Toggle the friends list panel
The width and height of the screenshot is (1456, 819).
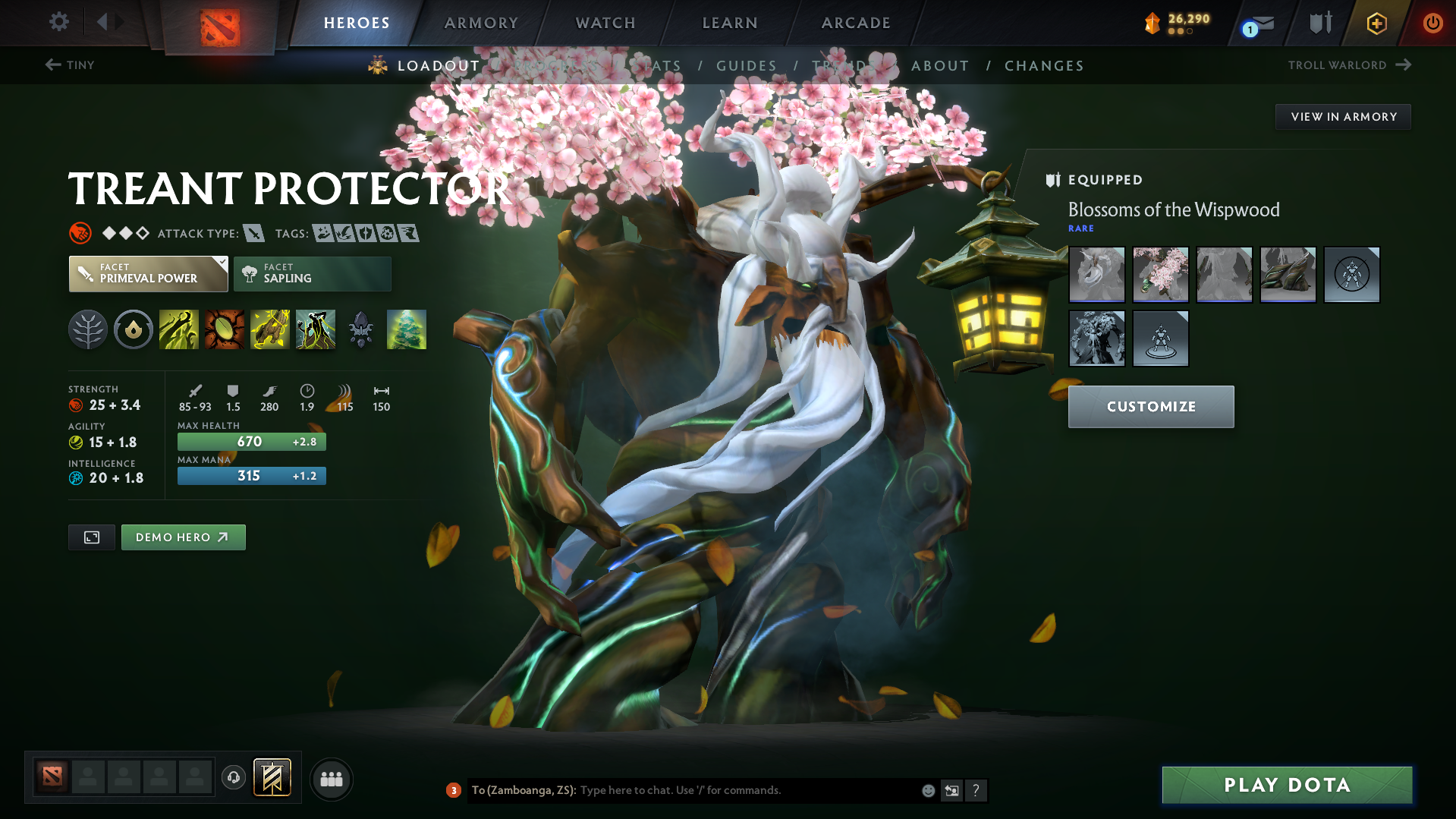332,779
